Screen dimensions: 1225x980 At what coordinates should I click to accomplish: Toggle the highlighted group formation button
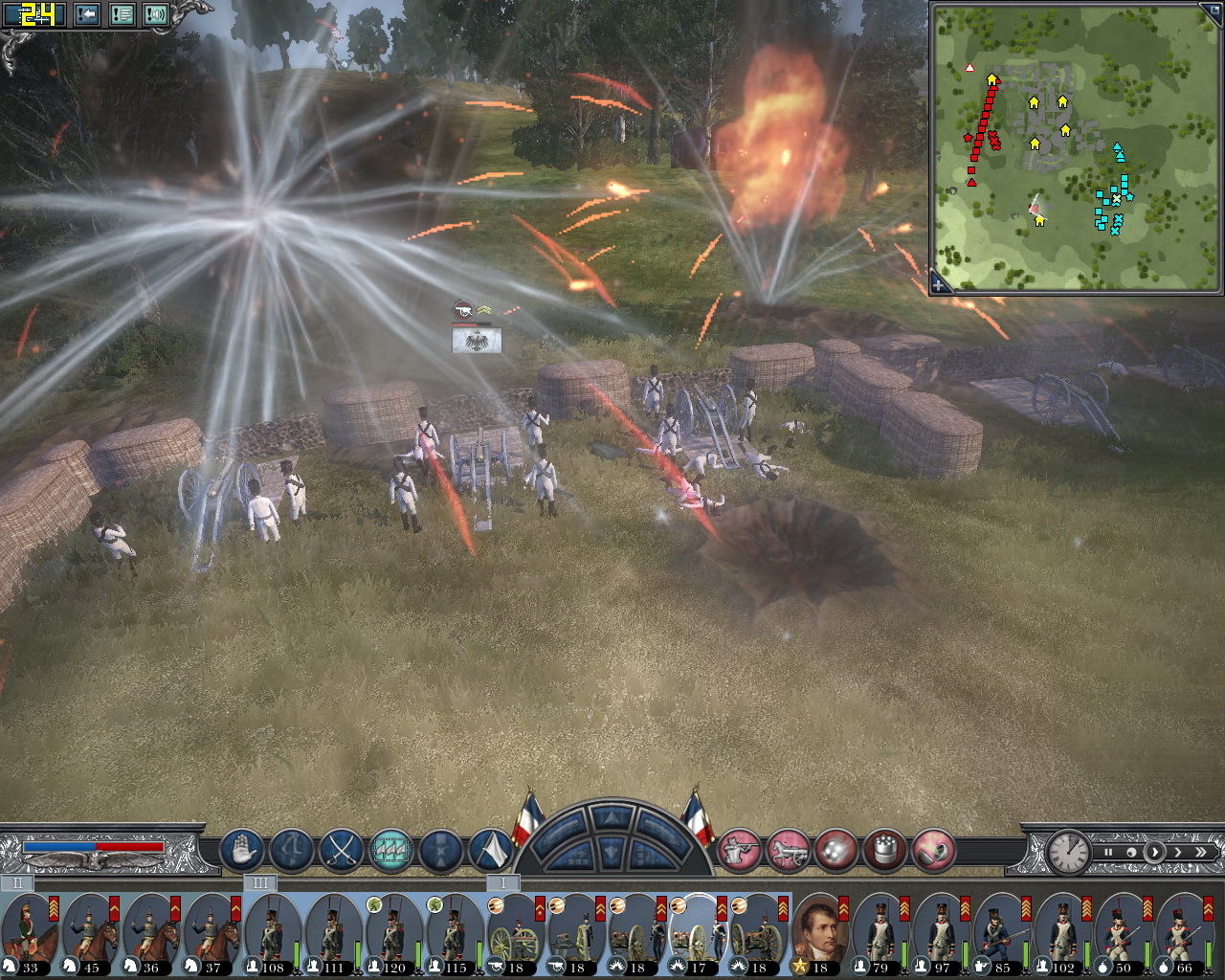pos(390,849)
